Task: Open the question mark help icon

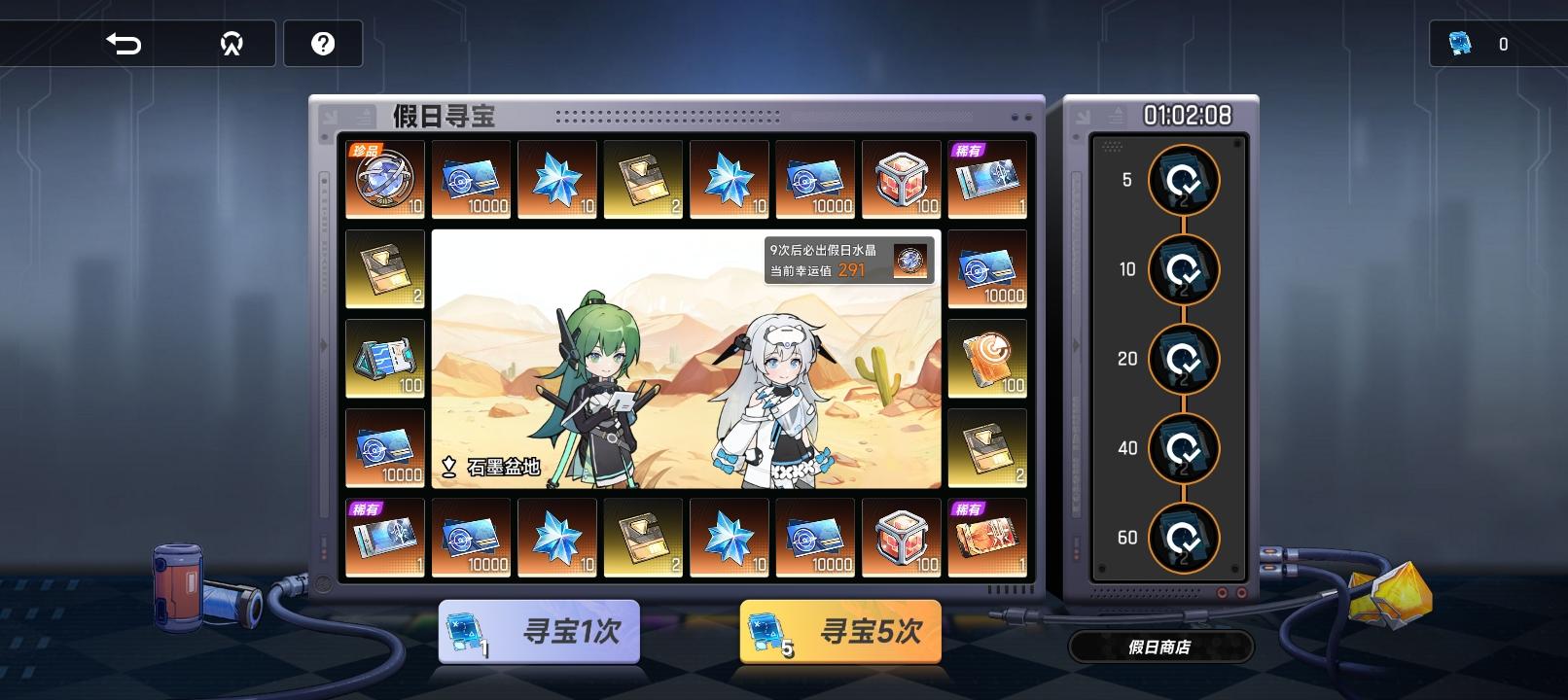Action: [324, 43]
